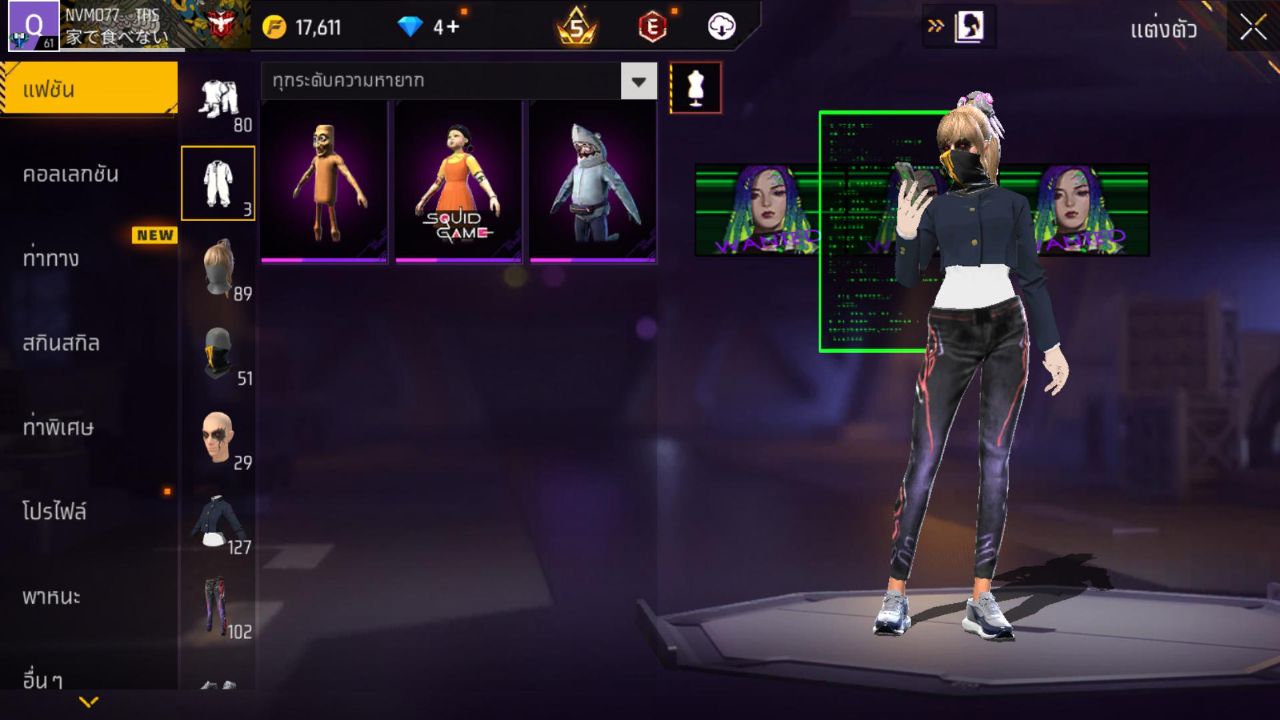Select the Squid Game doll outfit thumbnail

pyautogui.click(x=457, y=181)
